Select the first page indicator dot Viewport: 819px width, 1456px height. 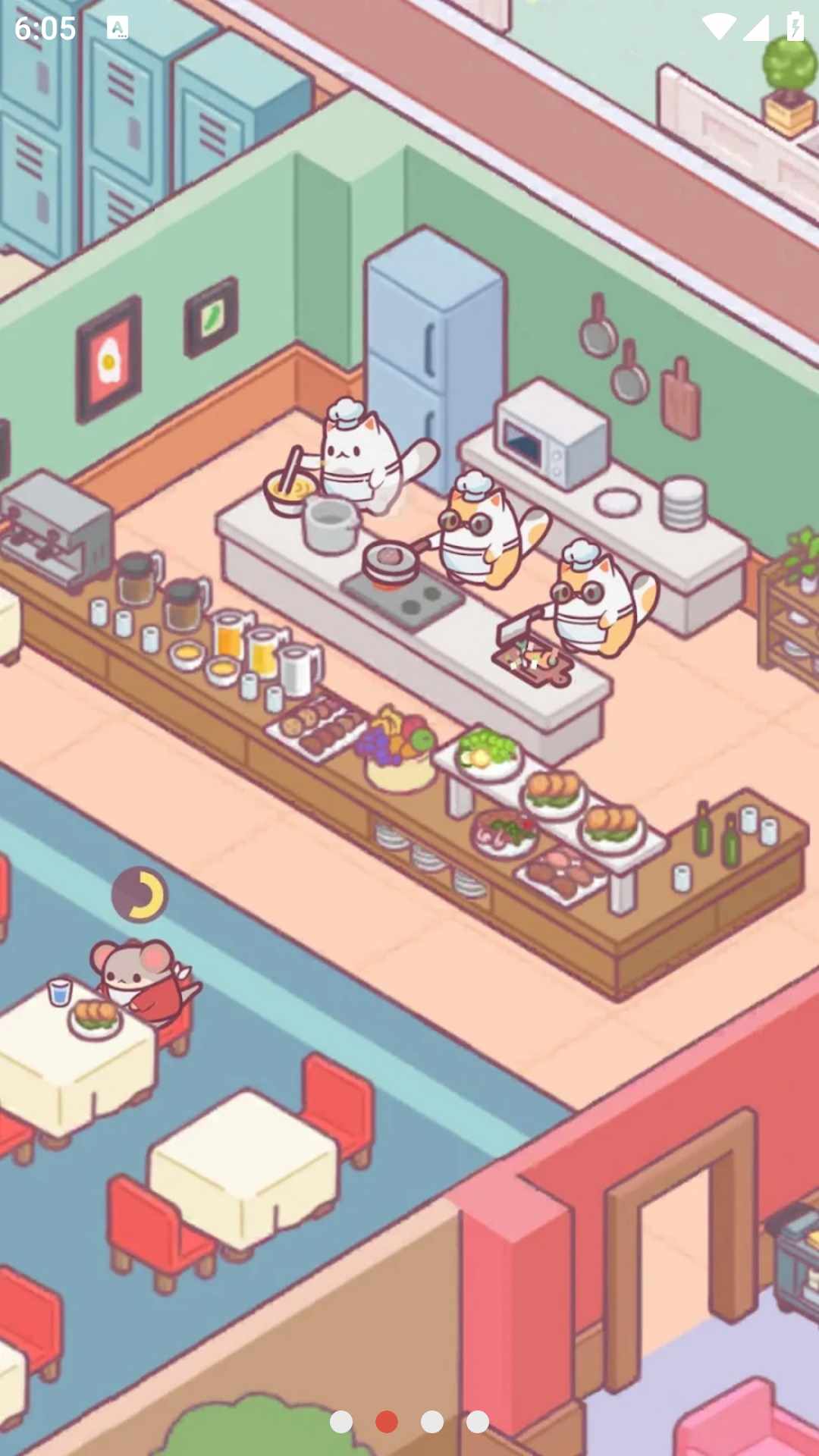[341, 1422]
